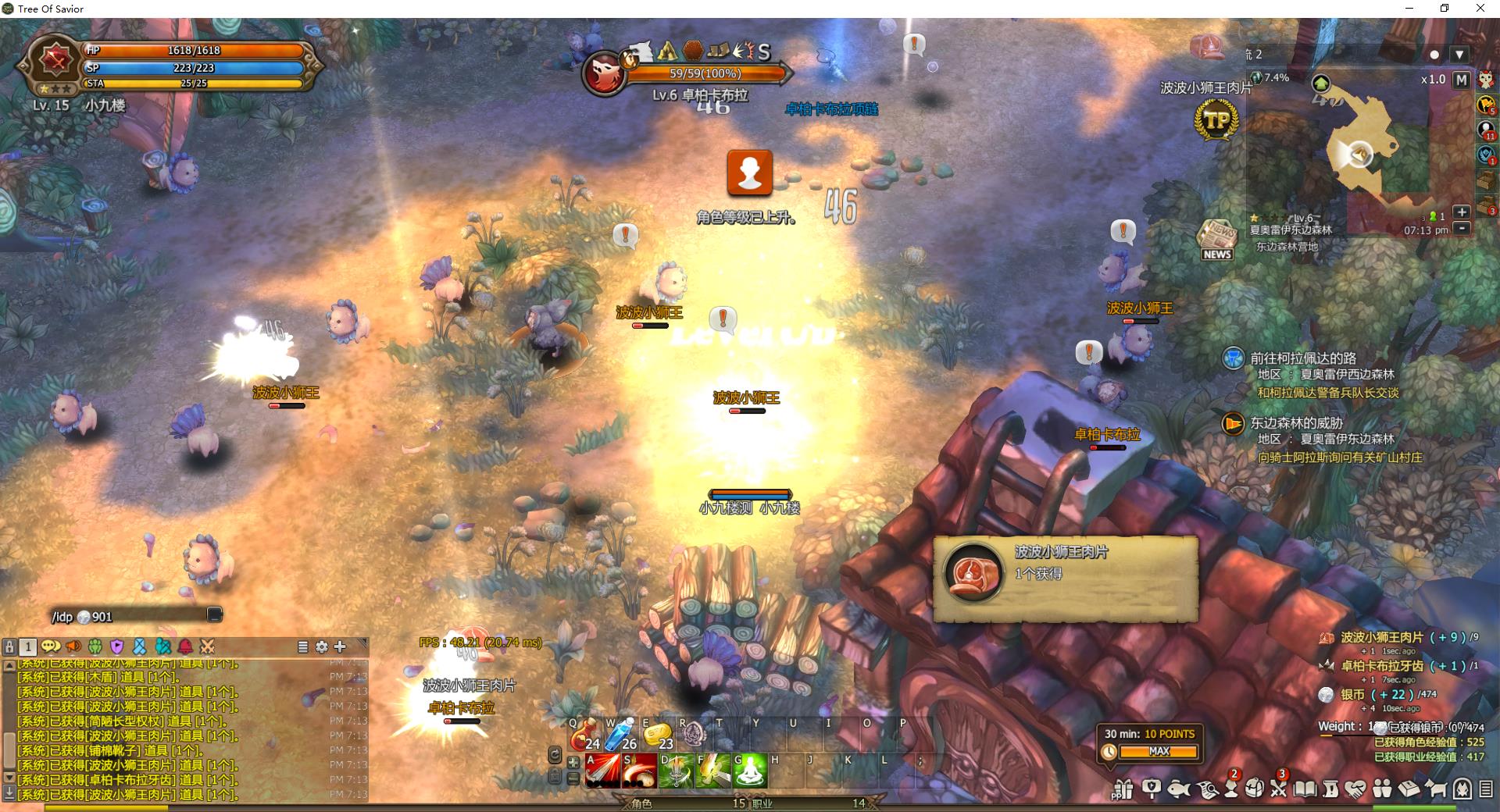Activate the red sword thrust skill on A
Viewport: 1500px width, 812px height.
pos(602,771)
